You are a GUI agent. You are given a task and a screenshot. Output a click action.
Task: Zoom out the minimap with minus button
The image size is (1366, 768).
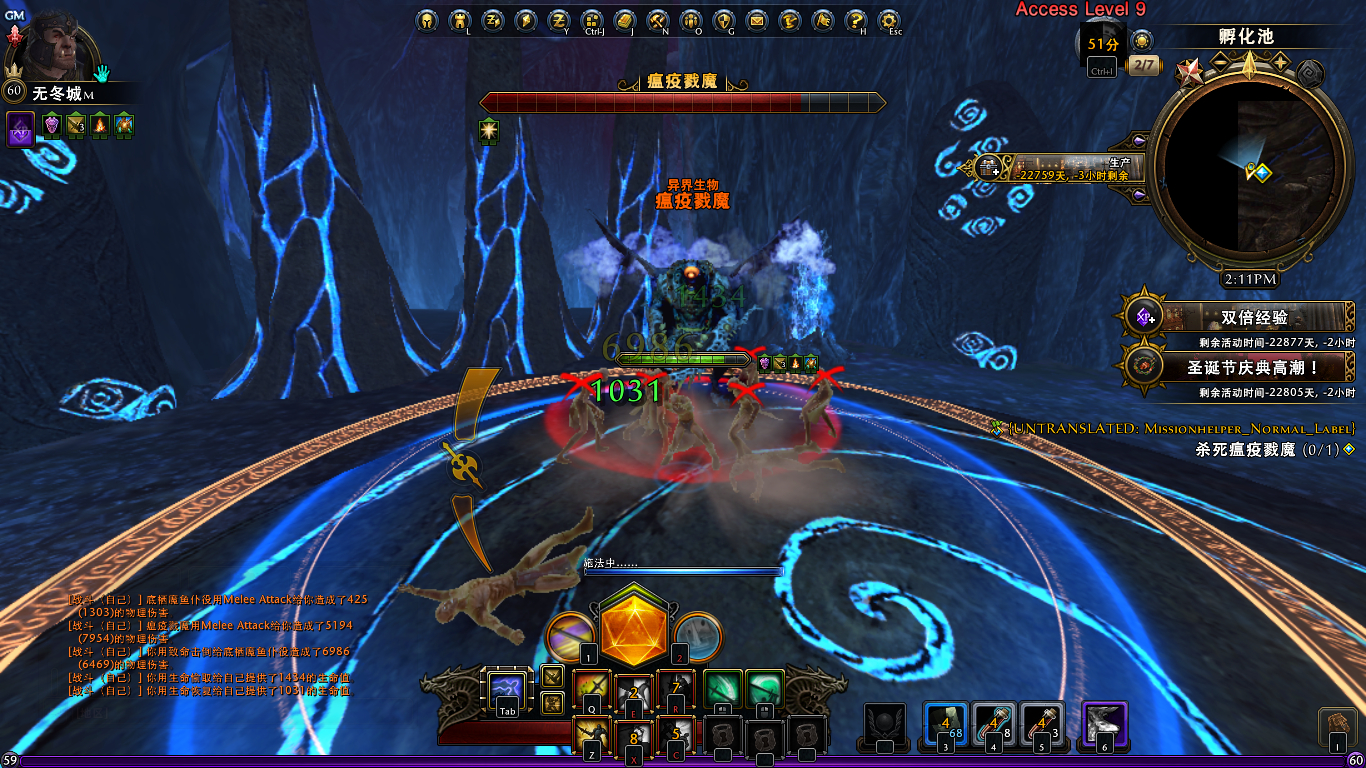coord(1220,62)
